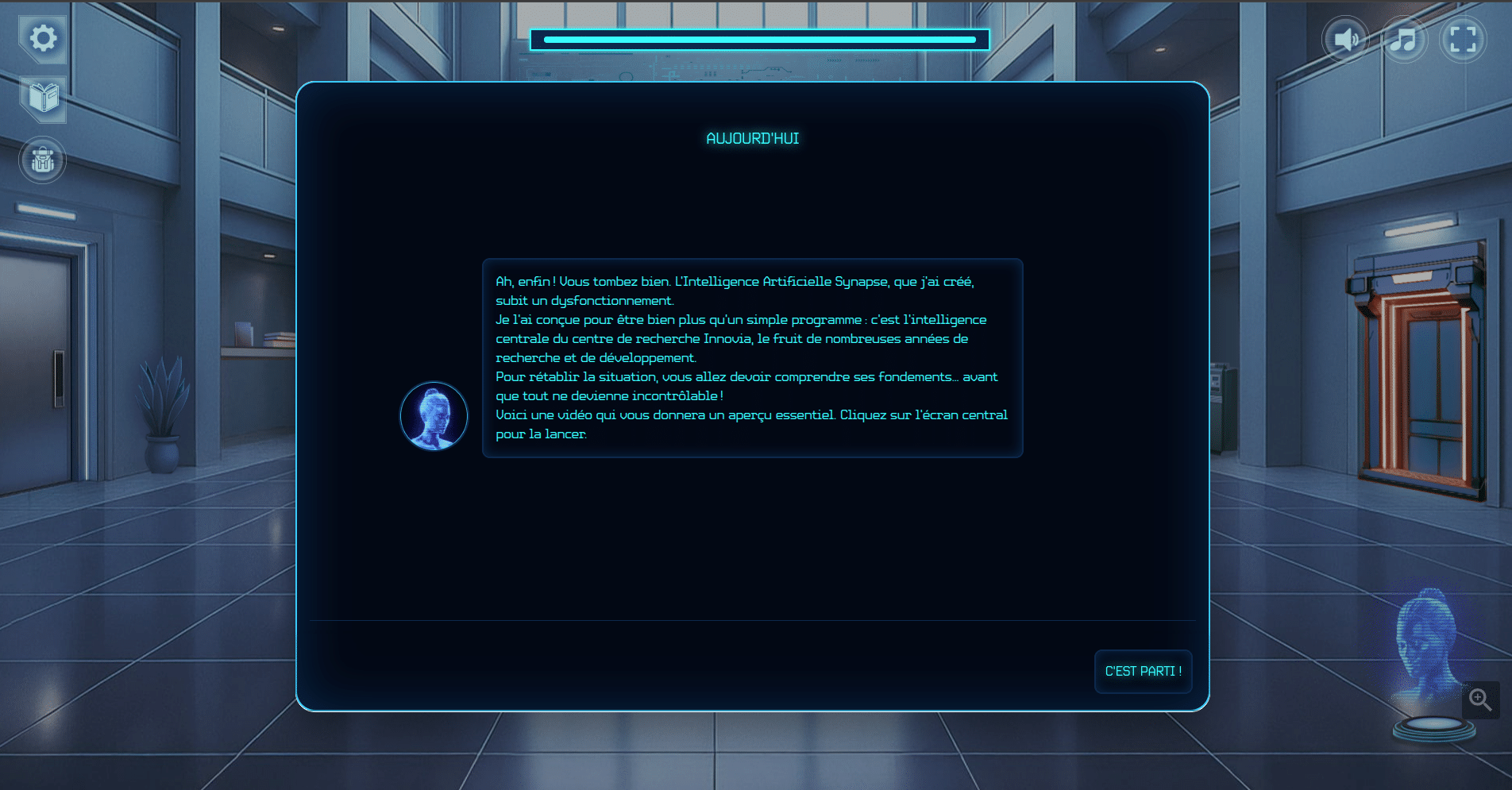Click the C'EST PARTI ! button
The width and height of the screenshot is (1512, 790).
1143,672
